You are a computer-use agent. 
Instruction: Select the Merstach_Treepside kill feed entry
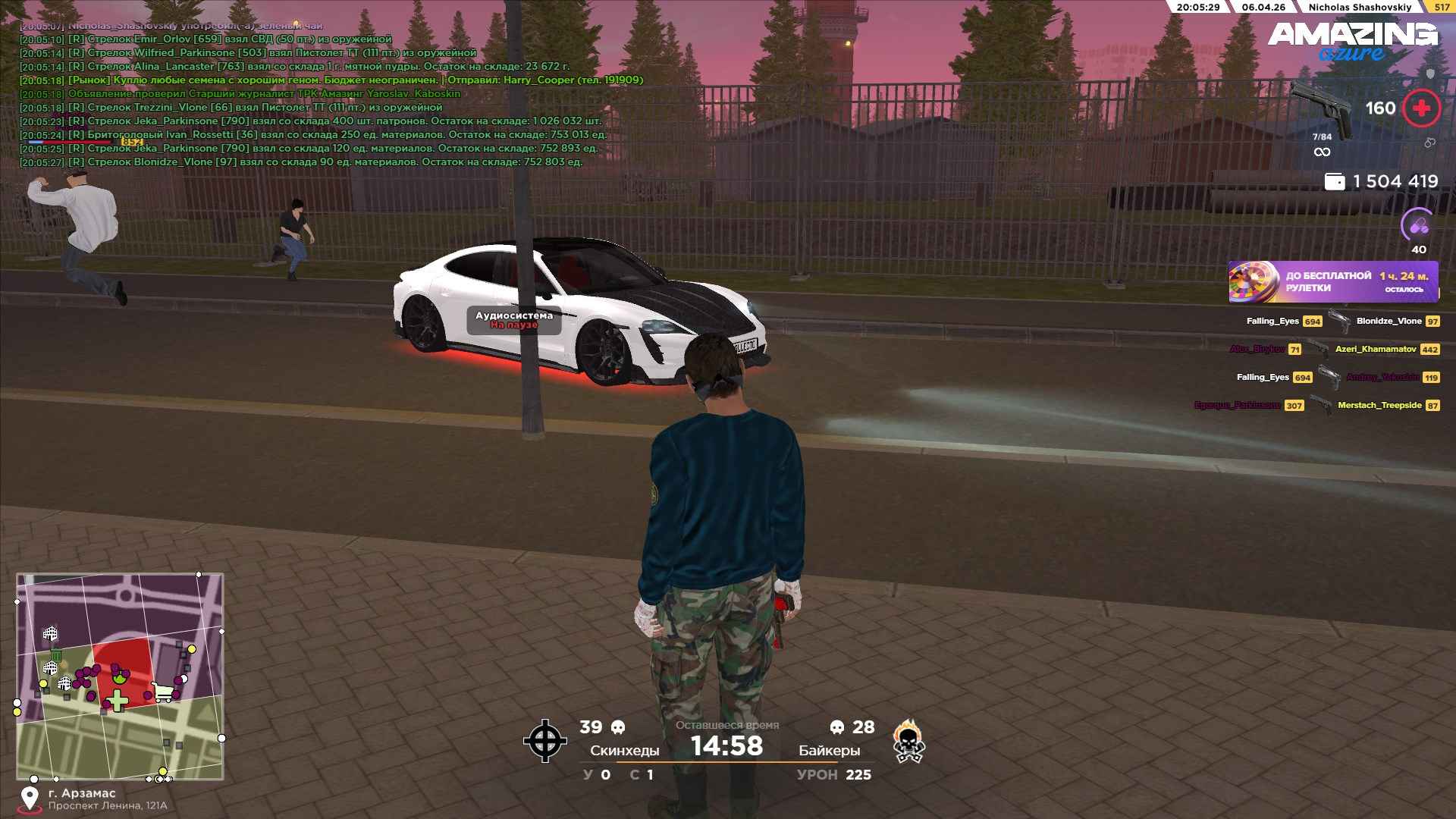1379,406
